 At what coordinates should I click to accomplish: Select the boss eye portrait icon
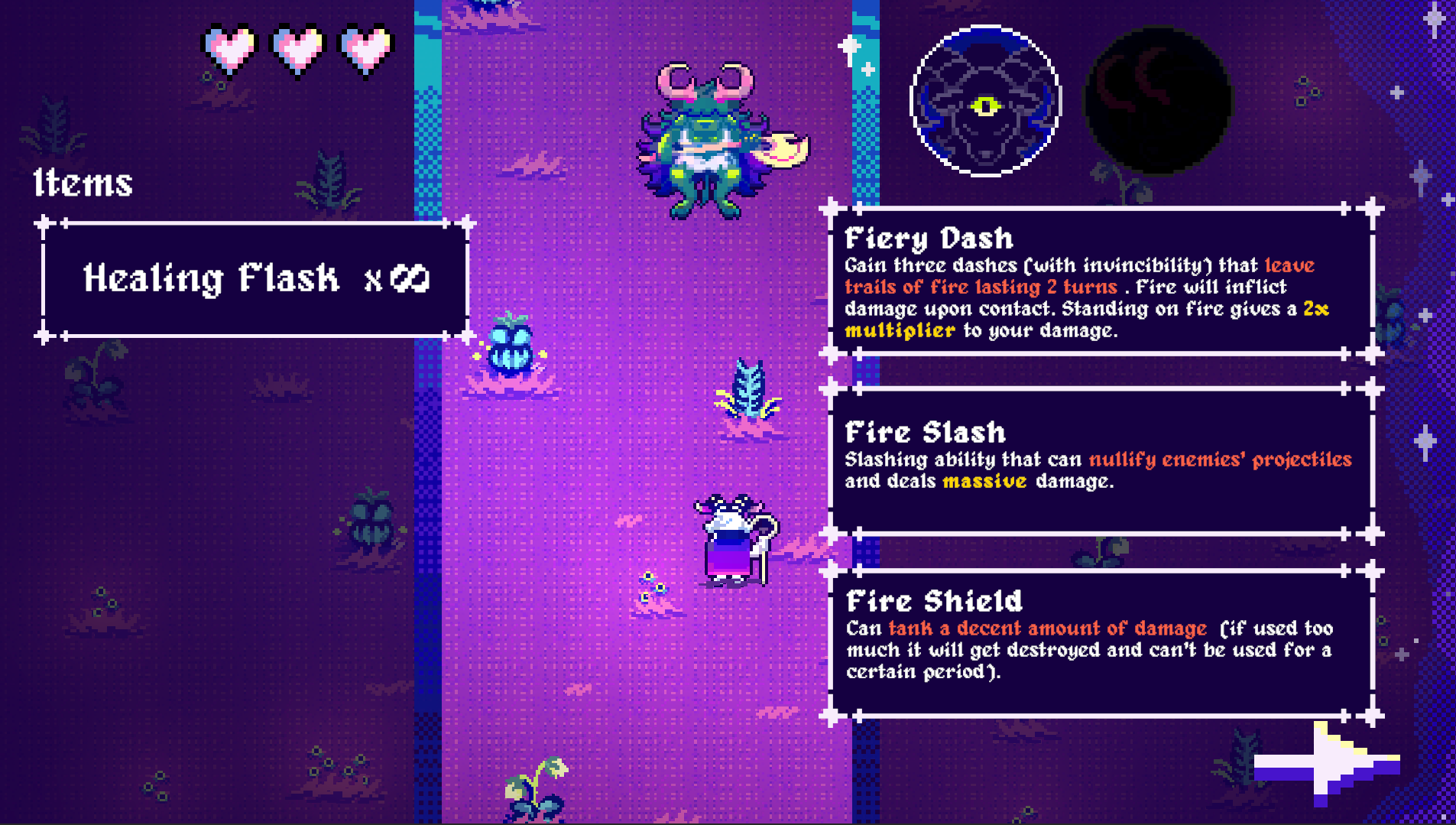pyautogui.click(x=984, y=102)
